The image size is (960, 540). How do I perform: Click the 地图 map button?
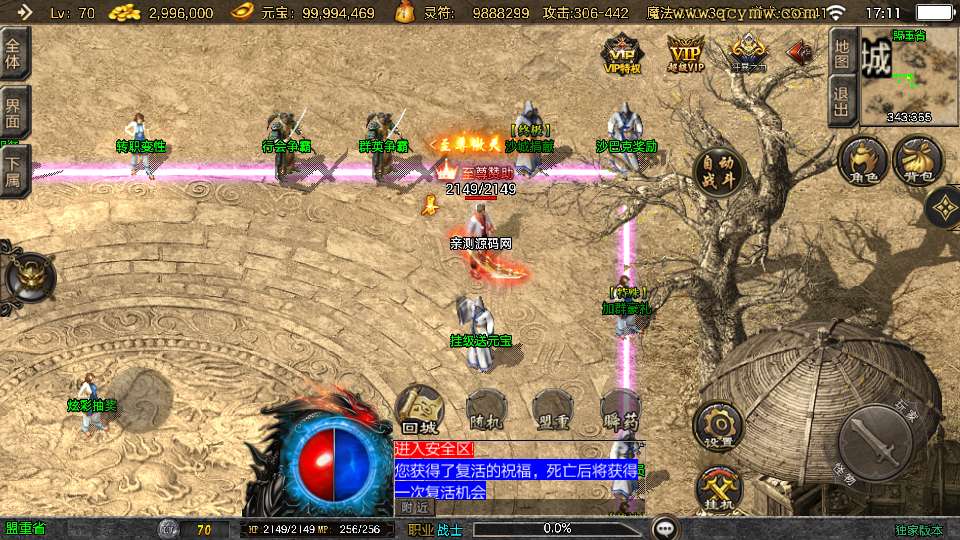(x=842, y=54)
